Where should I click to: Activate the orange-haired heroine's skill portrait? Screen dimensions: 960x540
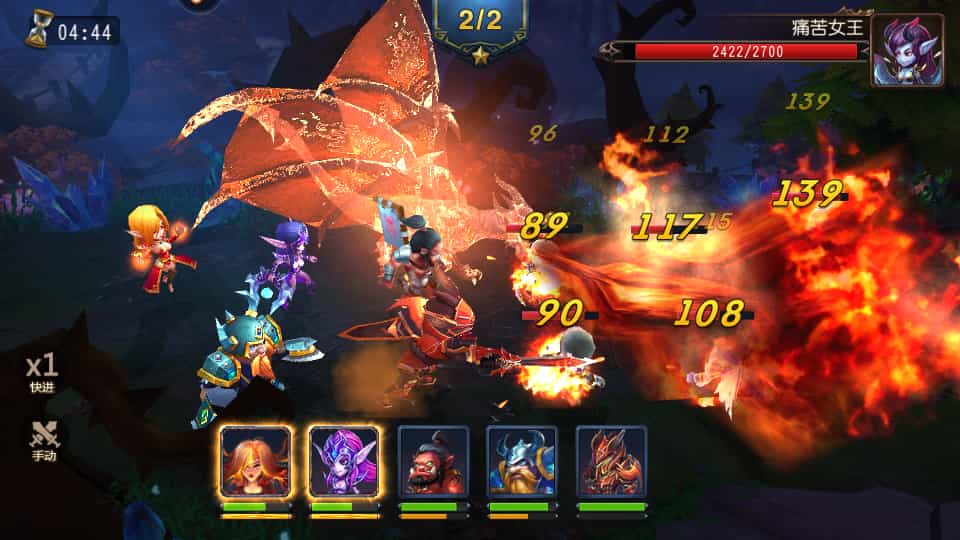(256, 461)
